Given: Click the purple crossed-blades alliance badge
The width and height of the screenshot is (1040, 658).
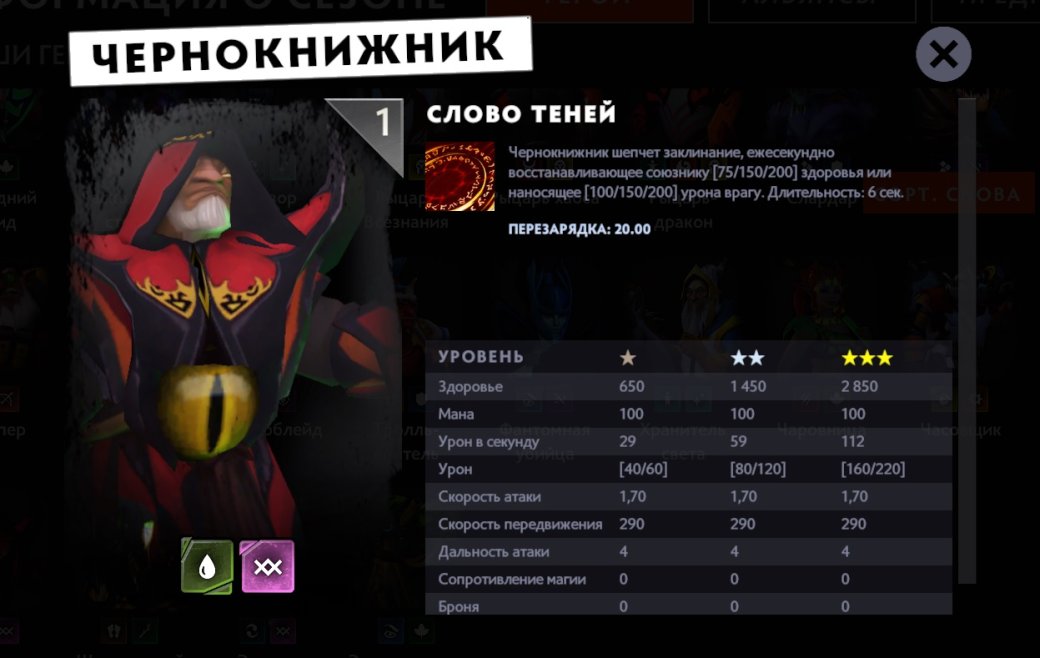Looking at the screenshot, I should coord(268,567).
